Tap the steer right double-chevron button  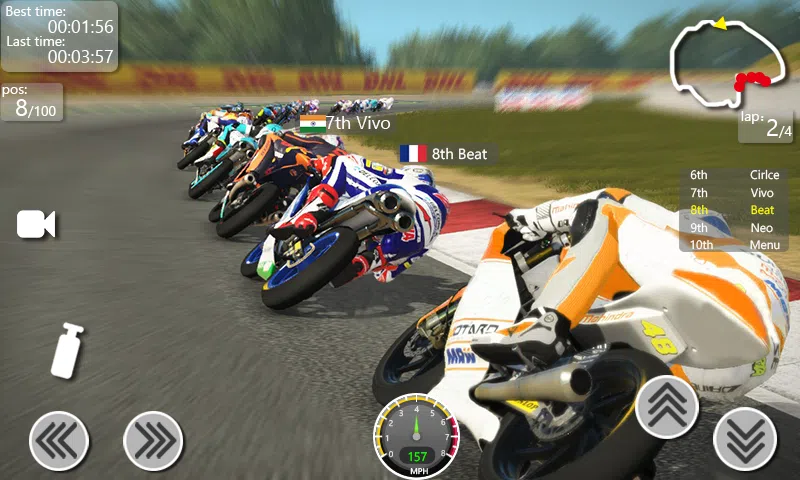pos(153,440)
